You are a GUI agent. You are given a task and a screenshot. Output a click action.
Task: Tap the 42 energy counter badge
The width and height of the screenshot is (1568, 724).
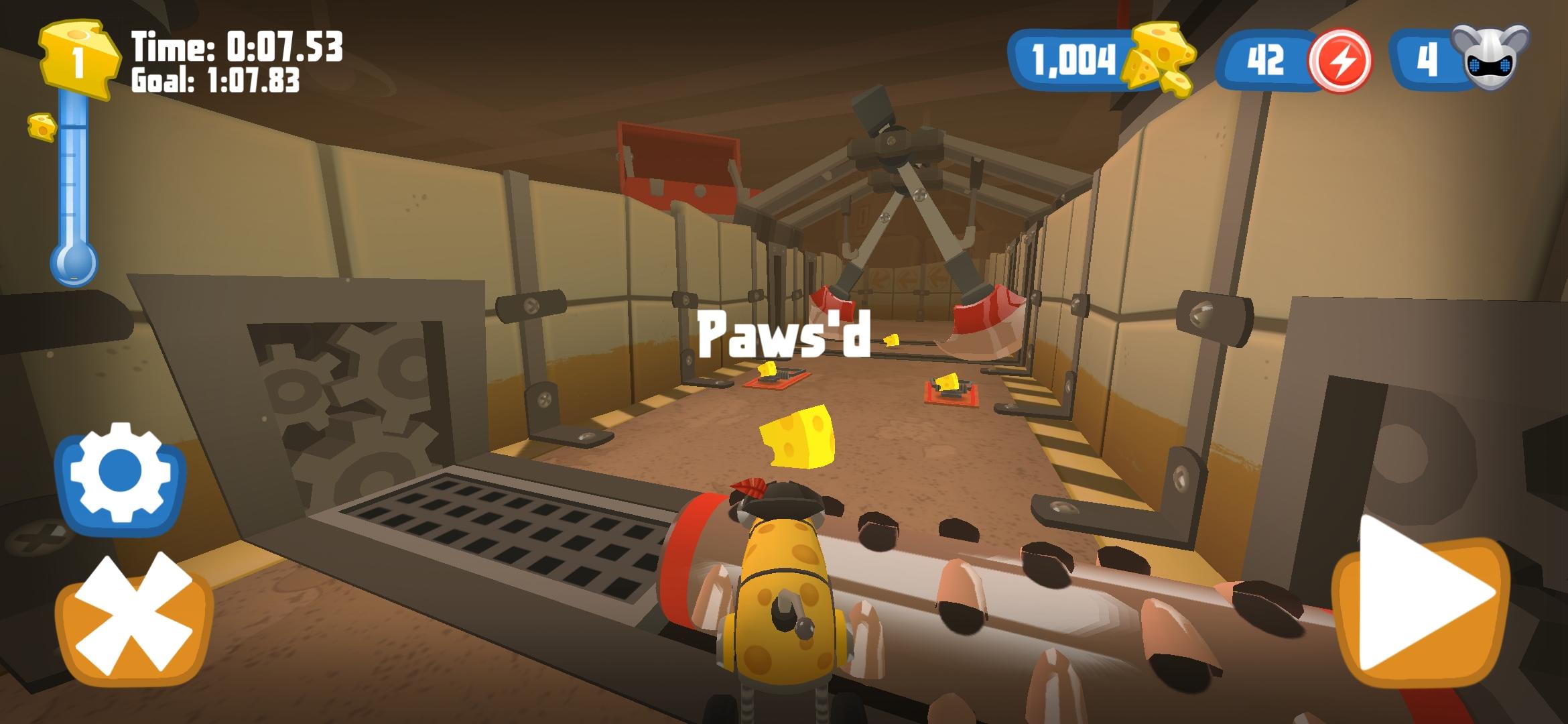coord(1265,59)
